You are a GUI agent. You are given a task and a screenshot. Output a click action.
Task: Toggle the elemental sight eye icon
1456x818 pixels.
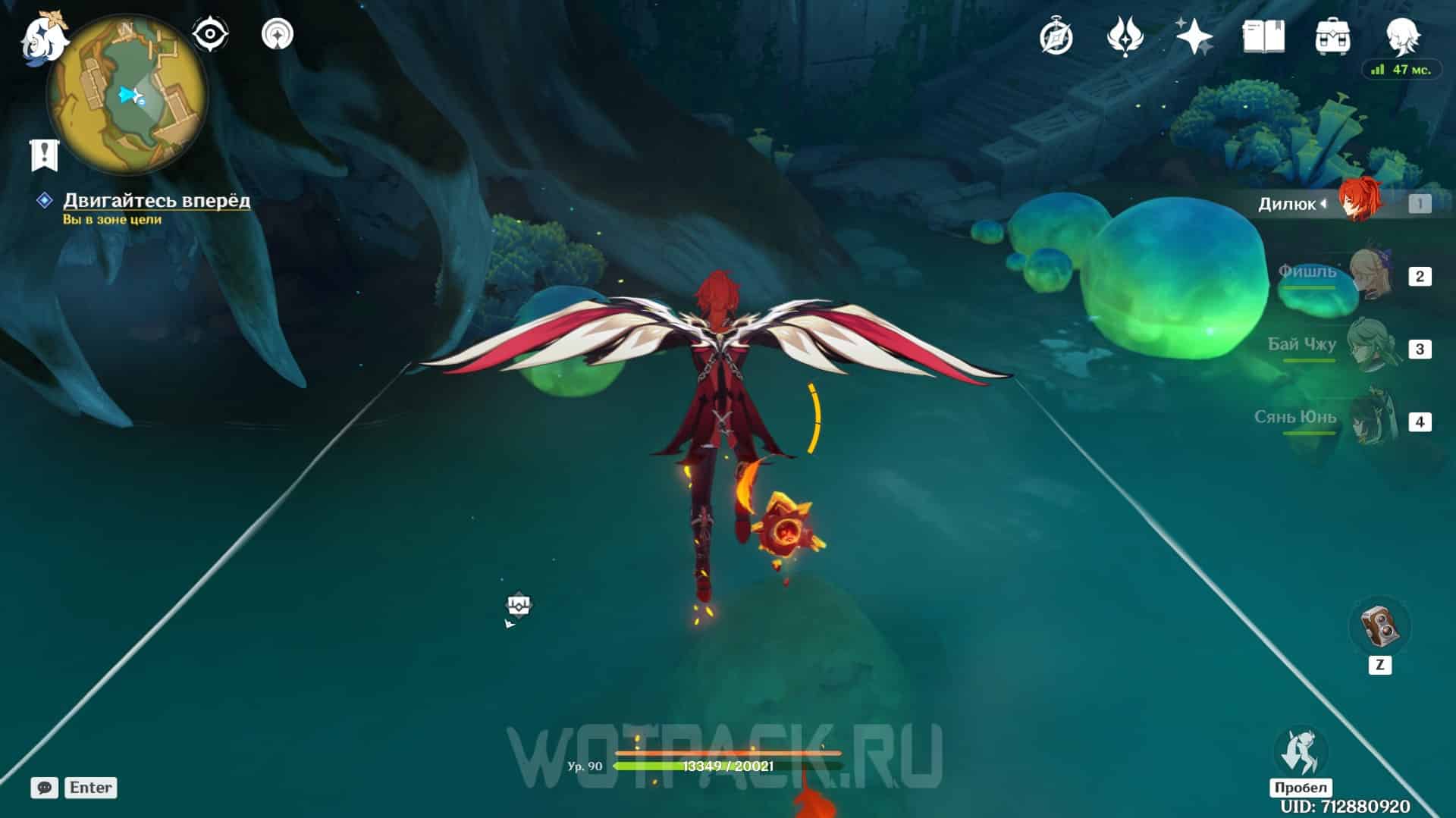(210, 35)
